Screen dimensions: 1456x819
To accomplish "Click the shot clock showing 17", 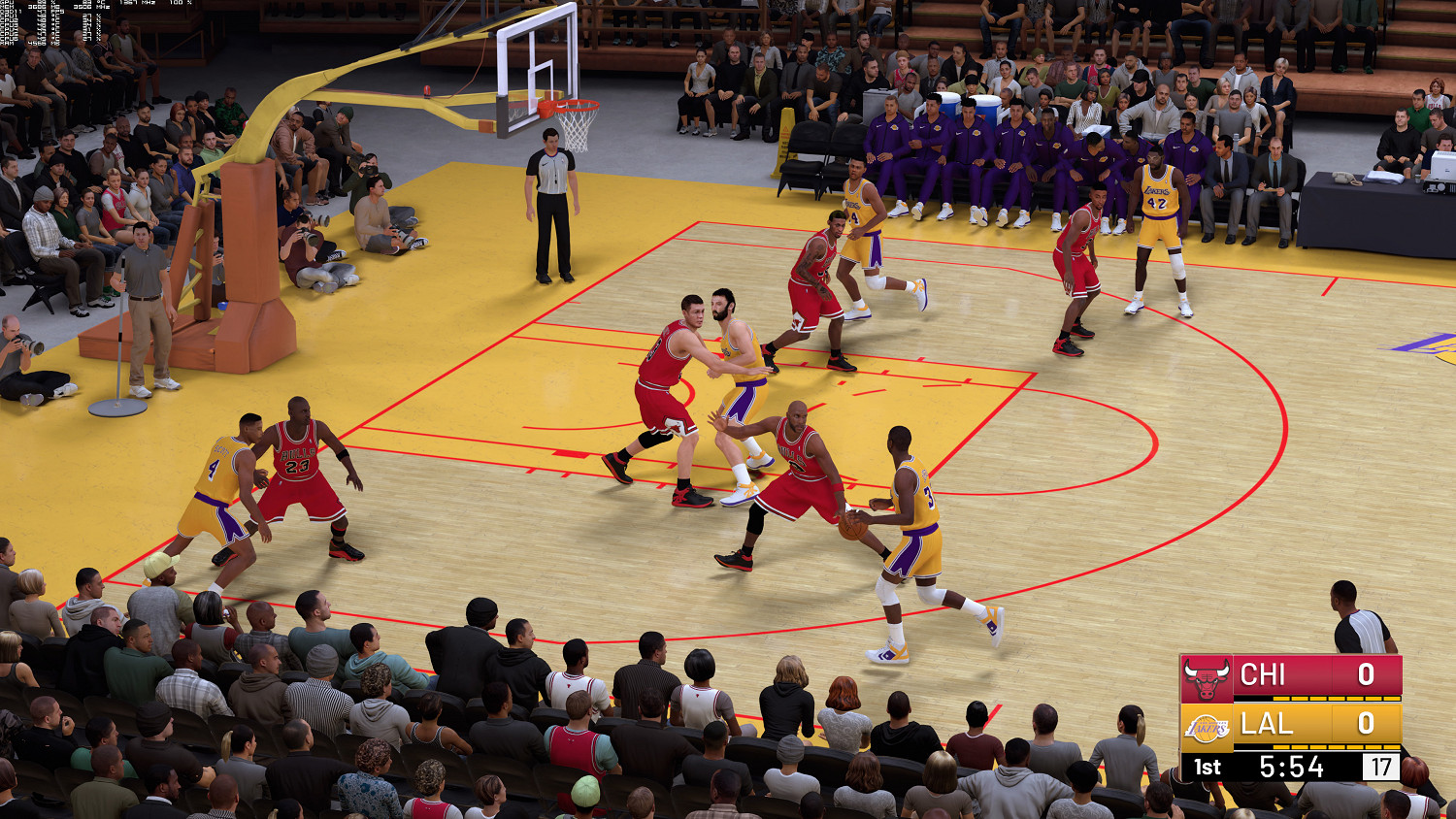I will click(x=1380, y=766).
